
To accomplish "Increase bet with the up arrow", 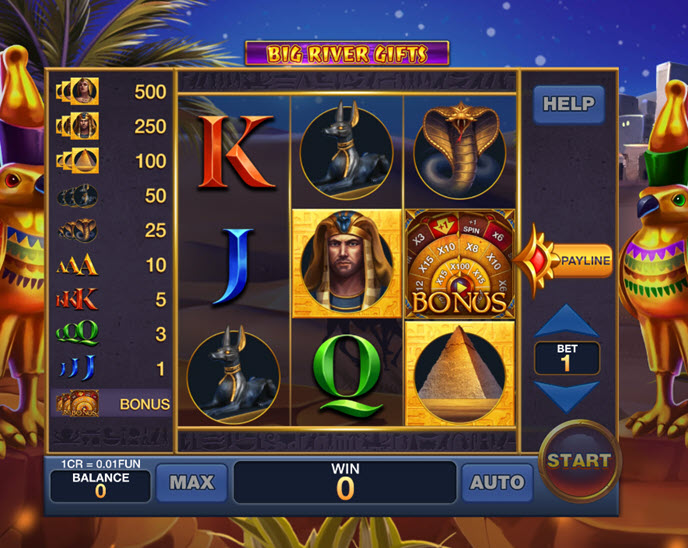I will point(567,322).
